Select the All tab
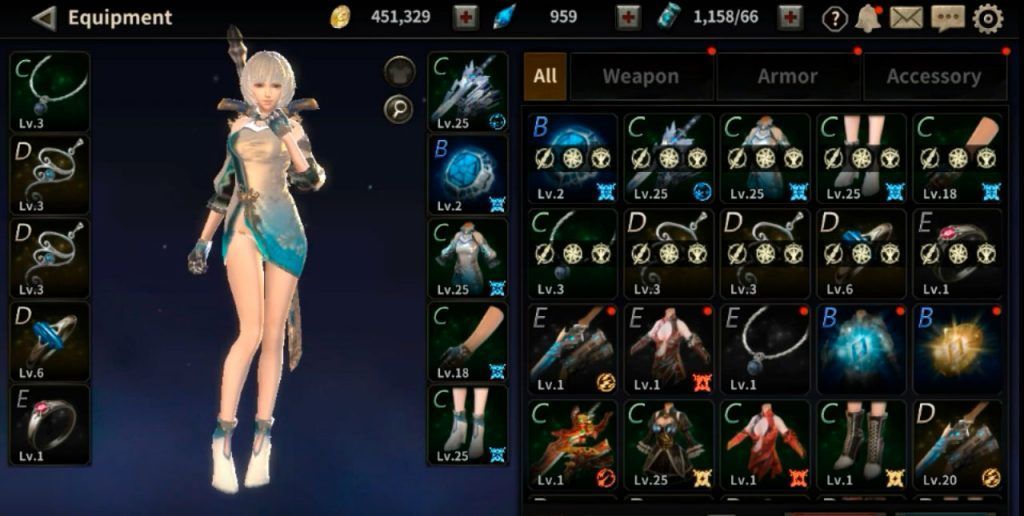This screenshot has width=1024, height=516. pos(545,76)
